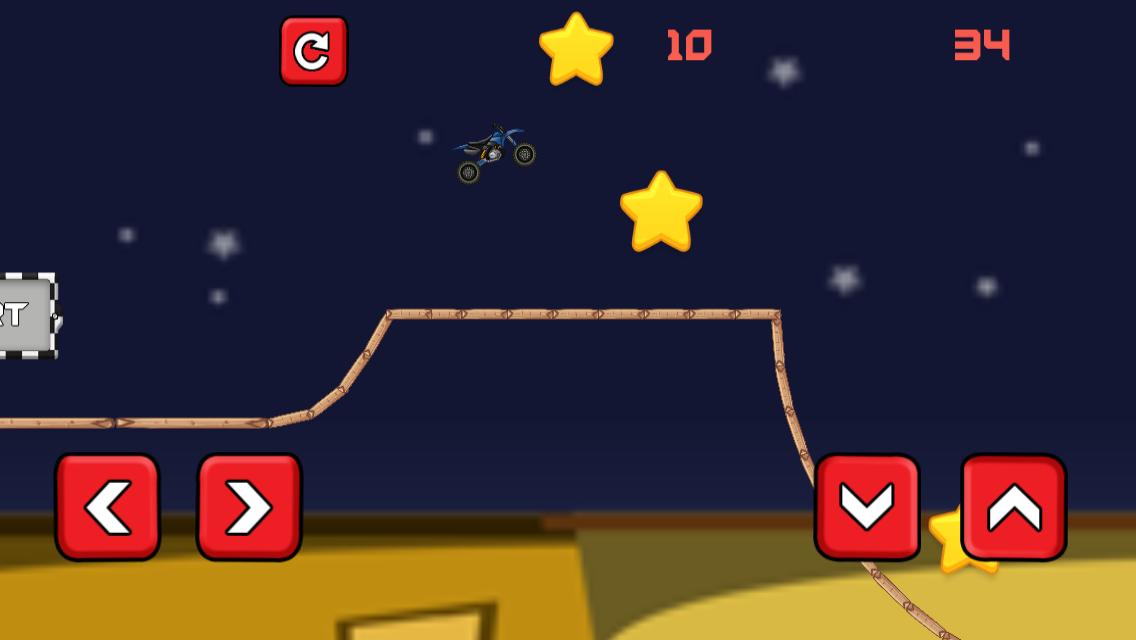Click the red restart level button
This screenshot has width=1136, height=640.
tap(313, 51)
